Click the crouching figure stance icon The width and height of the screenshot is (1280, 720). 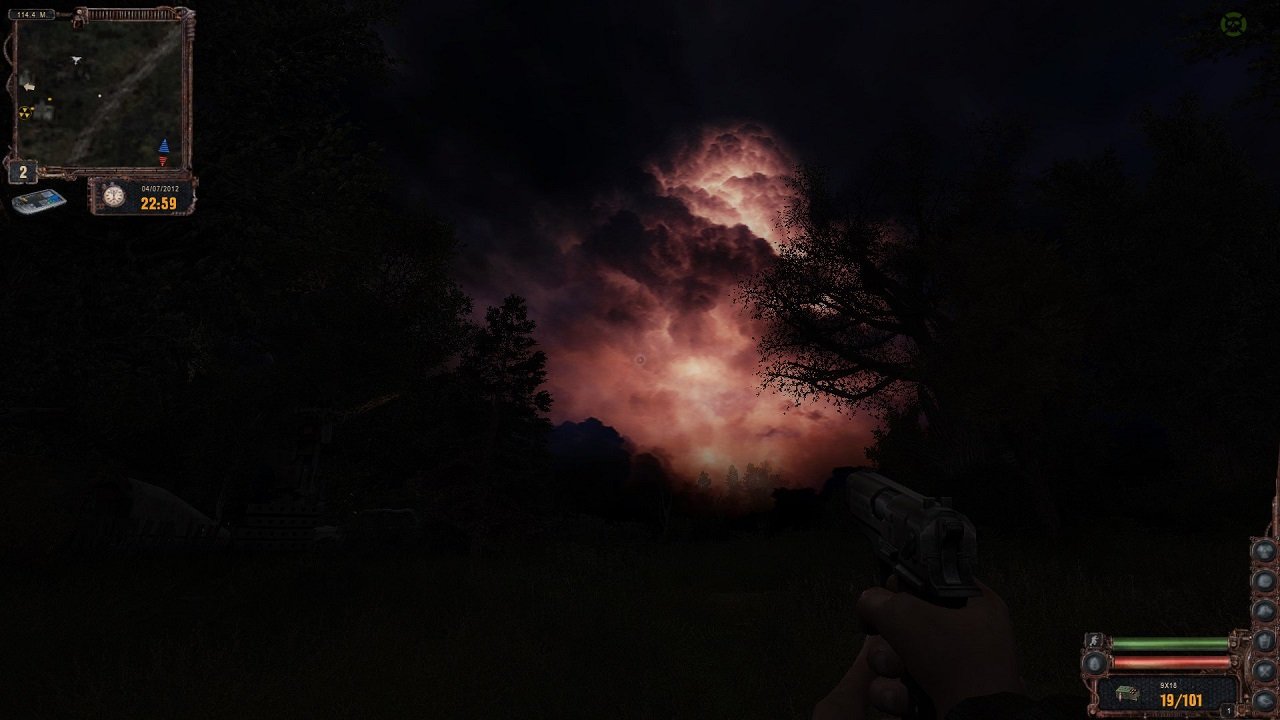(1093, 641)
